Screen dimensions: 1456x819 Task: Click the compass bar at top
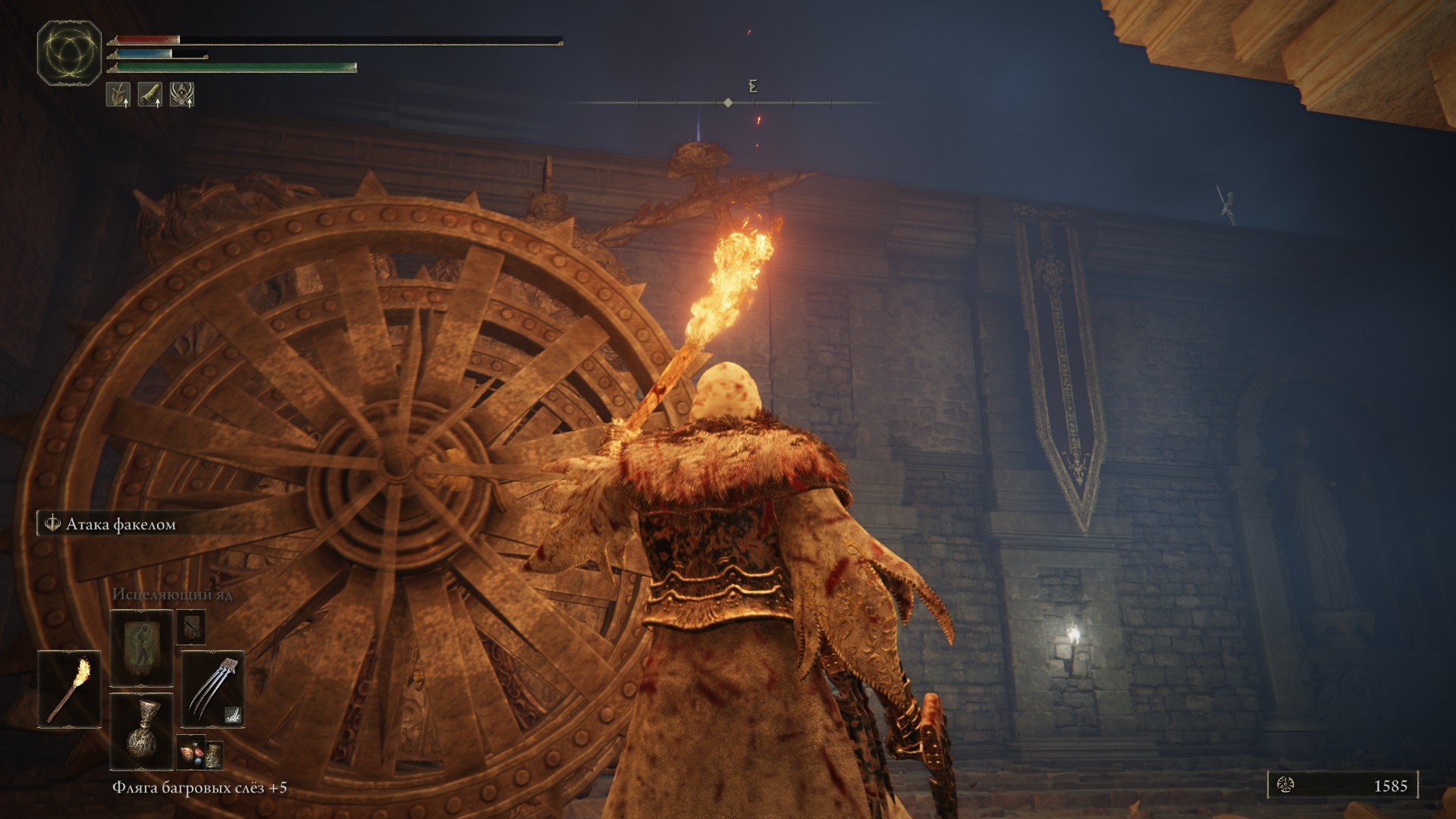(x=728, y=102)
